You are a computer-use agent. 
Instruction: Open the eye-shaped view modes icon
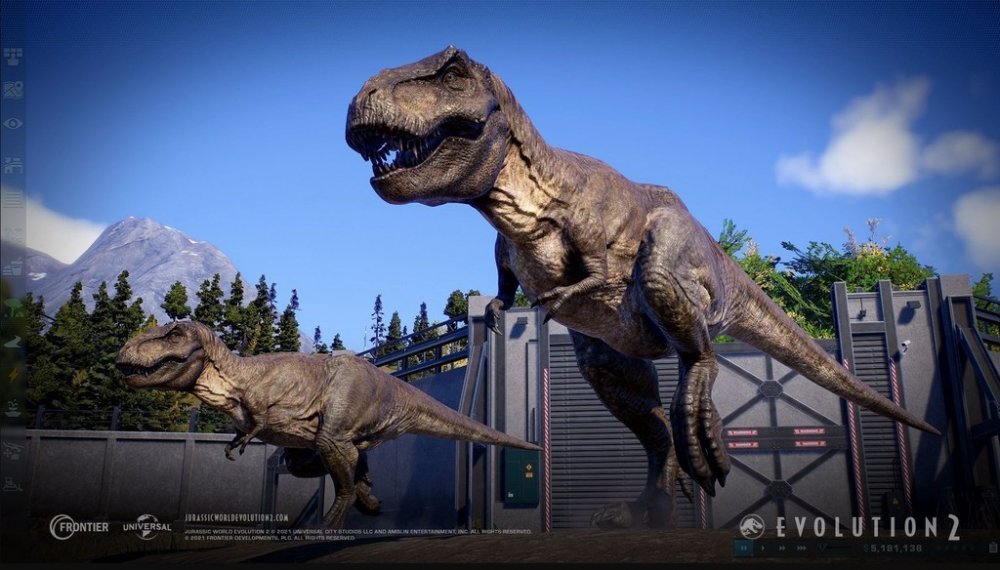(12, 123)
